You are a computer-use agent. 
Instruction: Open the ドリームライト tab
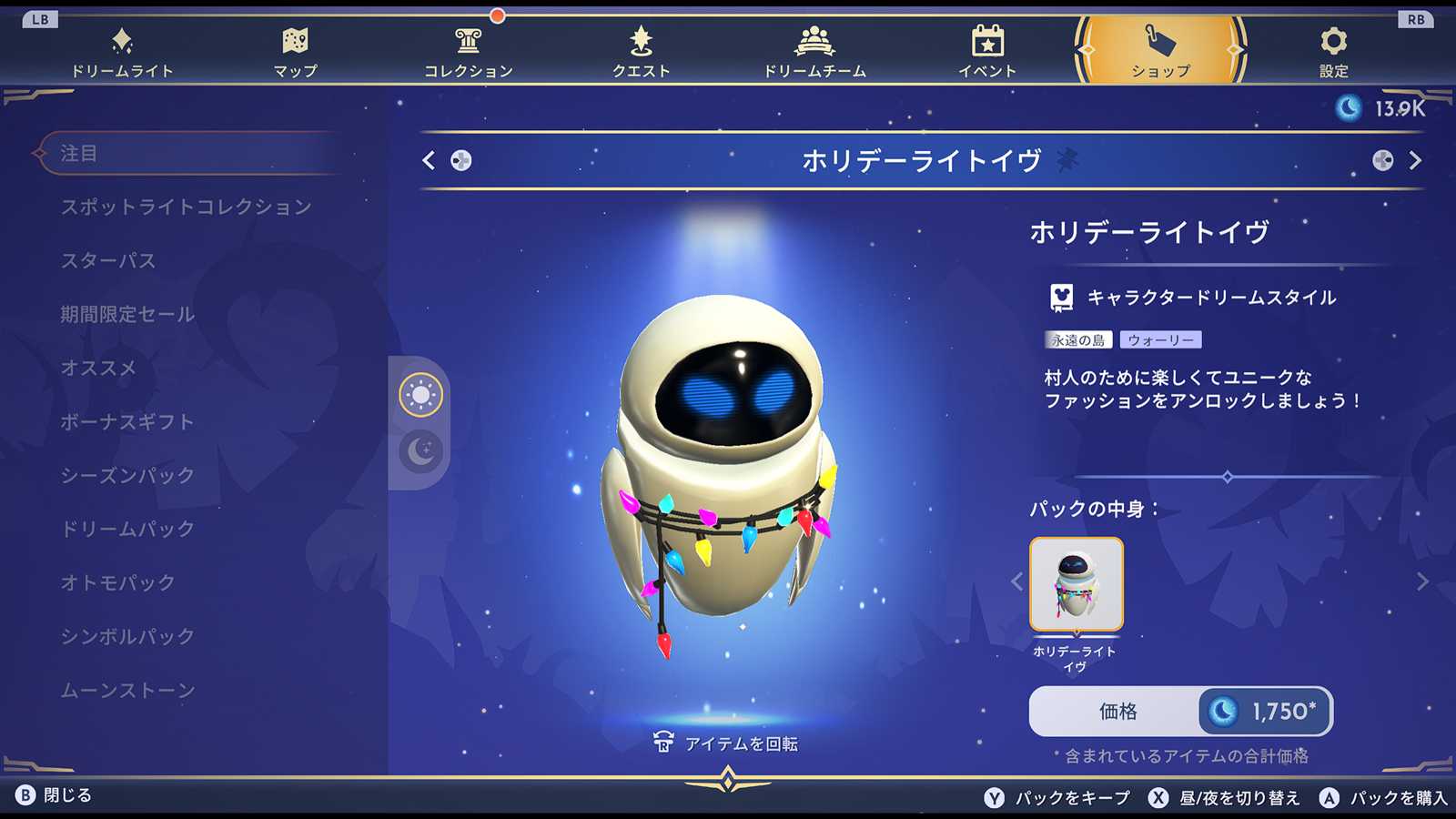coord(122,52)
